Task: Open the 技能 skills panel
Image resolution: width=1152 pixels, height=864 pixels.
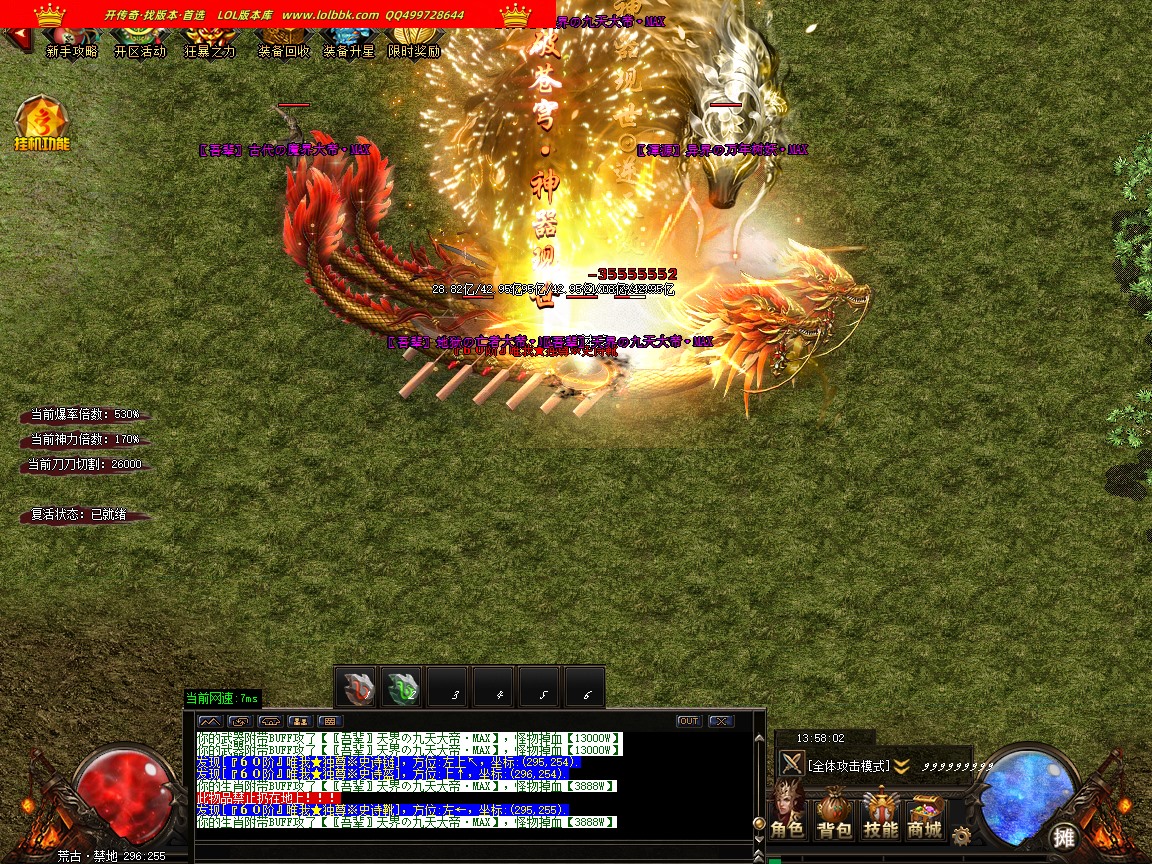Action: (x=880, y=815)
